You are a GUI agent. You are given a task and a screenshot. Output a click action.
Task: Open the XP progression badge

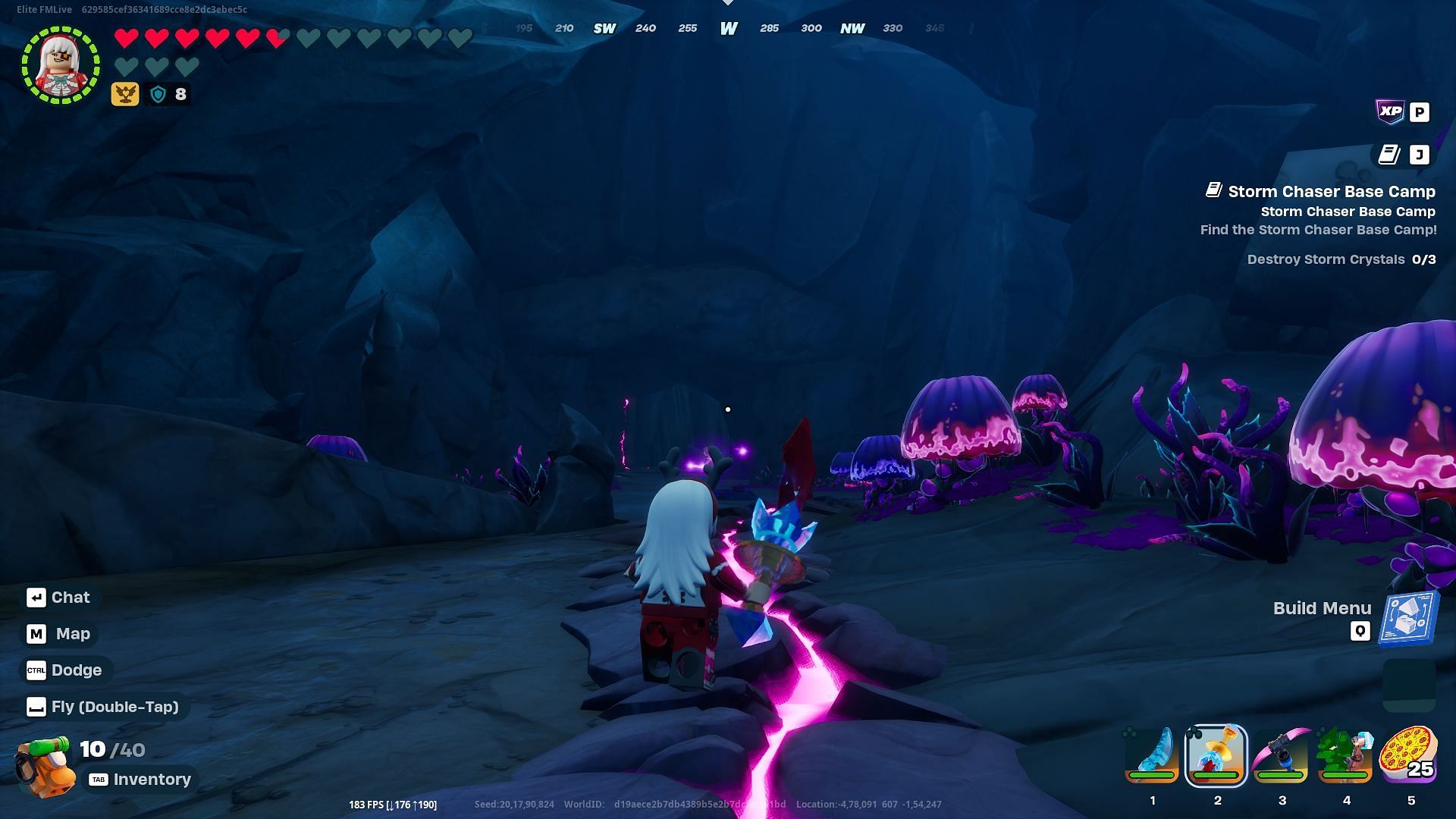pos(1390,112)
